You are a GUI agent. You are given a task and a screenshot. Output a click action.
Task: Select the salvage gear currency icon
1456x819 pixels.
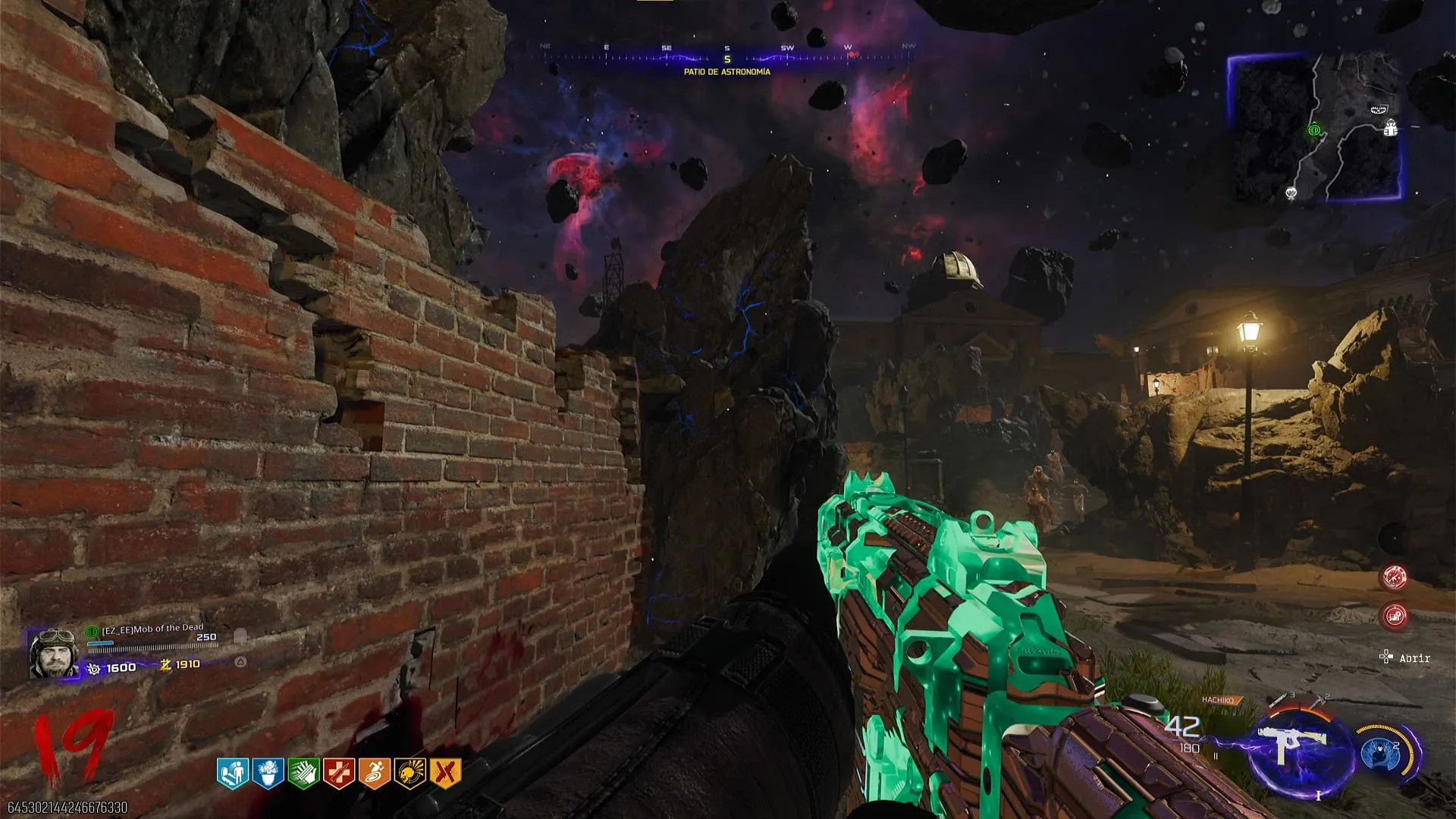point(94,668)
